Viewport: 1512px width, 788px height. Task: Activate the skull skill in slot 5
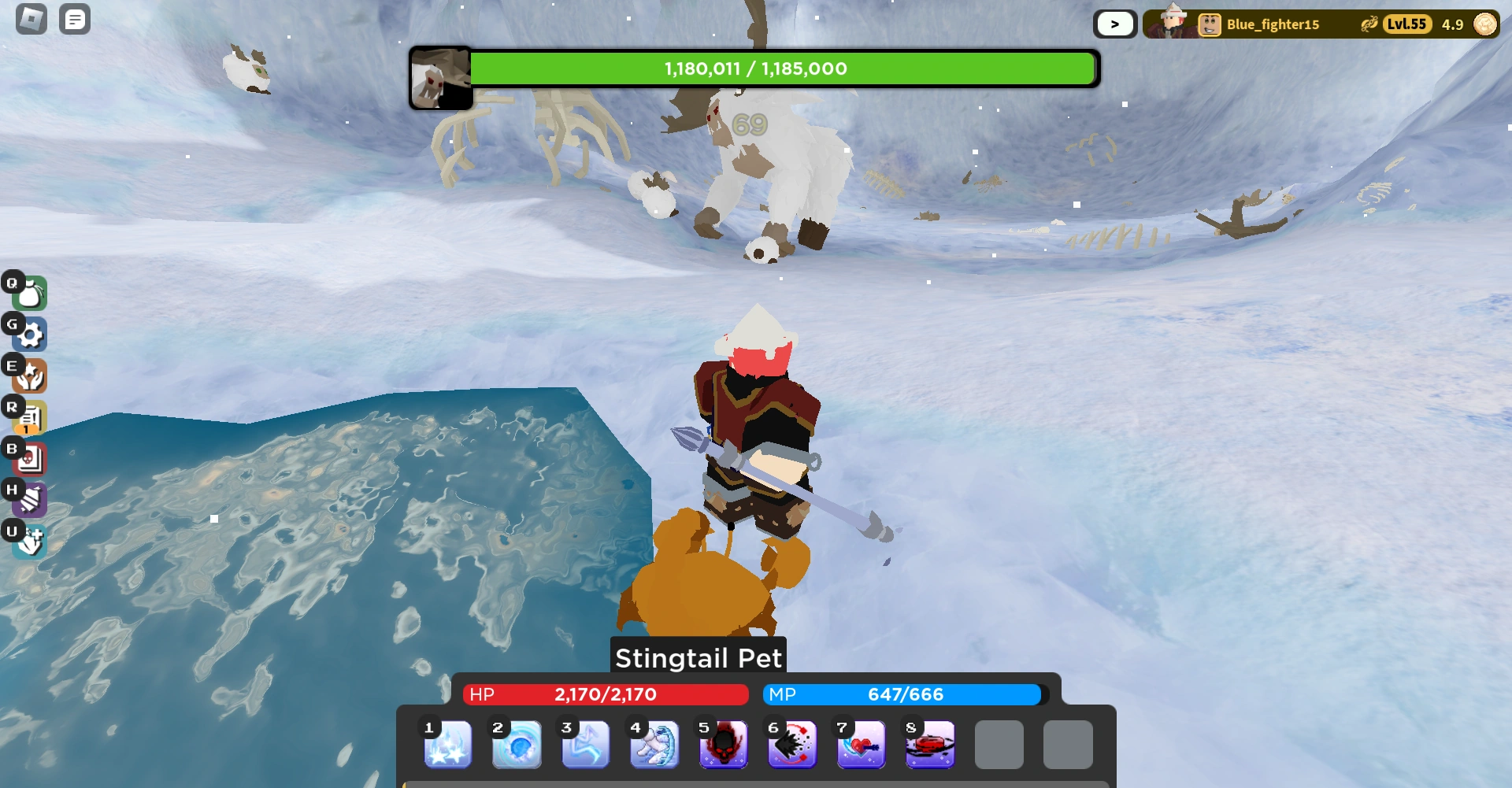click(x=723, y=745)
